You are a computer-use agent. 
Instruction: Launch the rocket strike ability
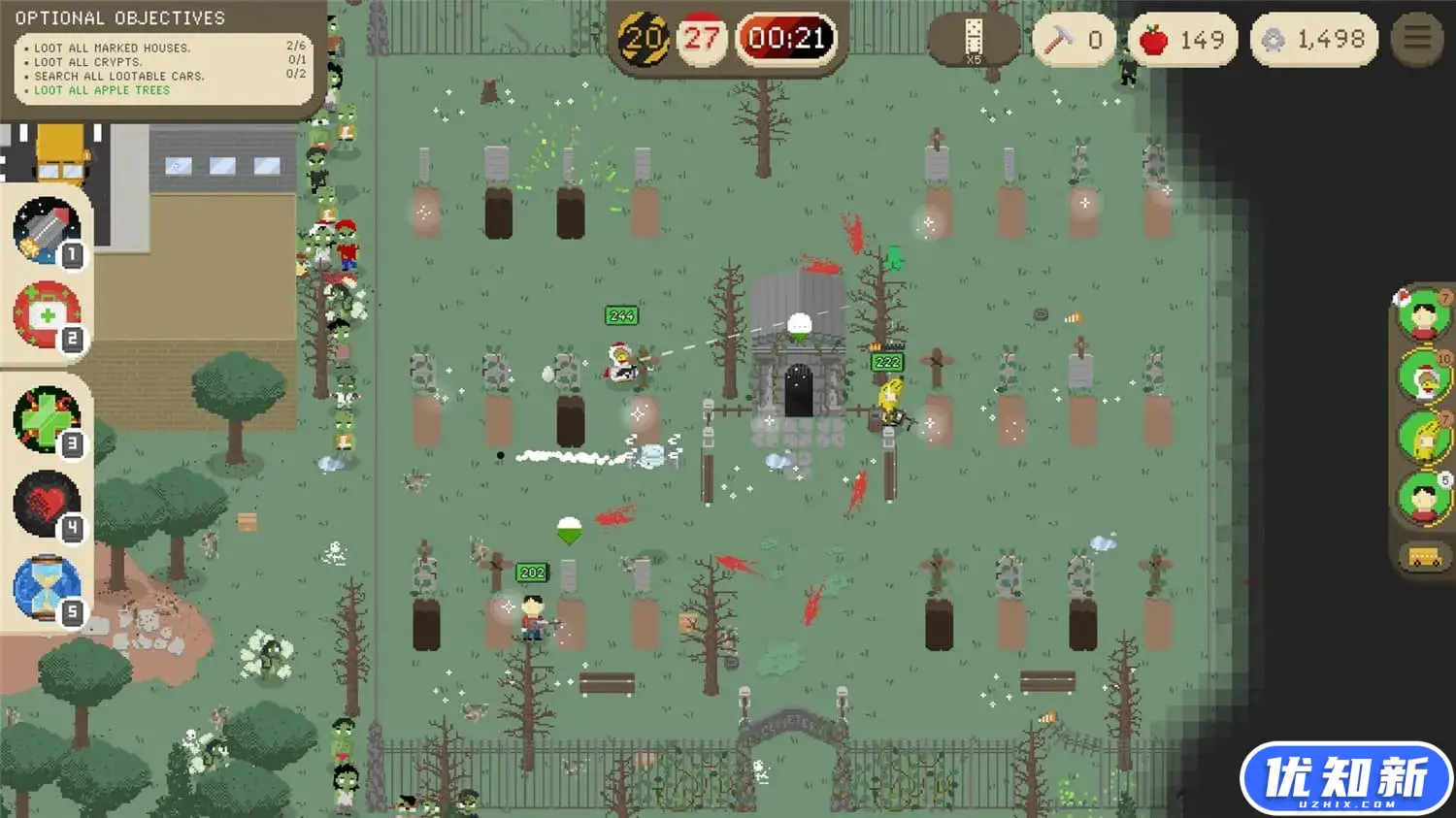[46, 230]
